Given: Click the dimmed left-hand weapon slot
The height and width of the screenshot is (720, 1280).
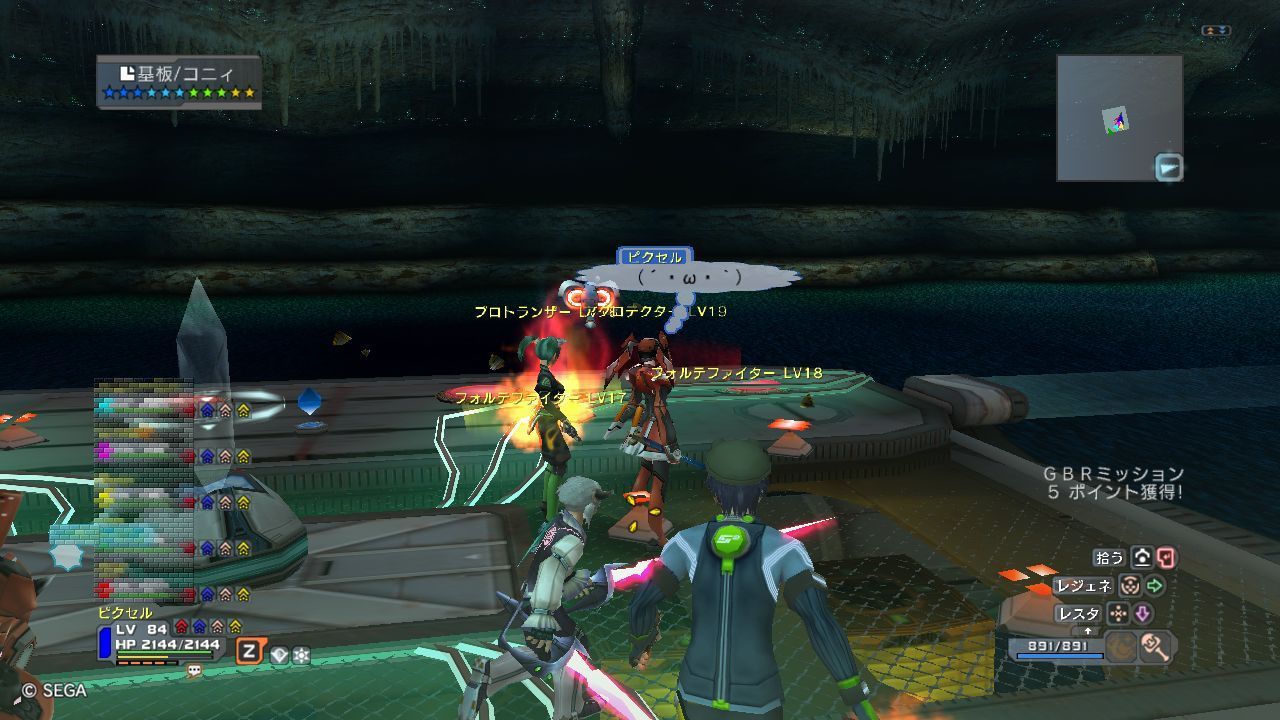Looking at the screenshot, I should [1121, 647].
